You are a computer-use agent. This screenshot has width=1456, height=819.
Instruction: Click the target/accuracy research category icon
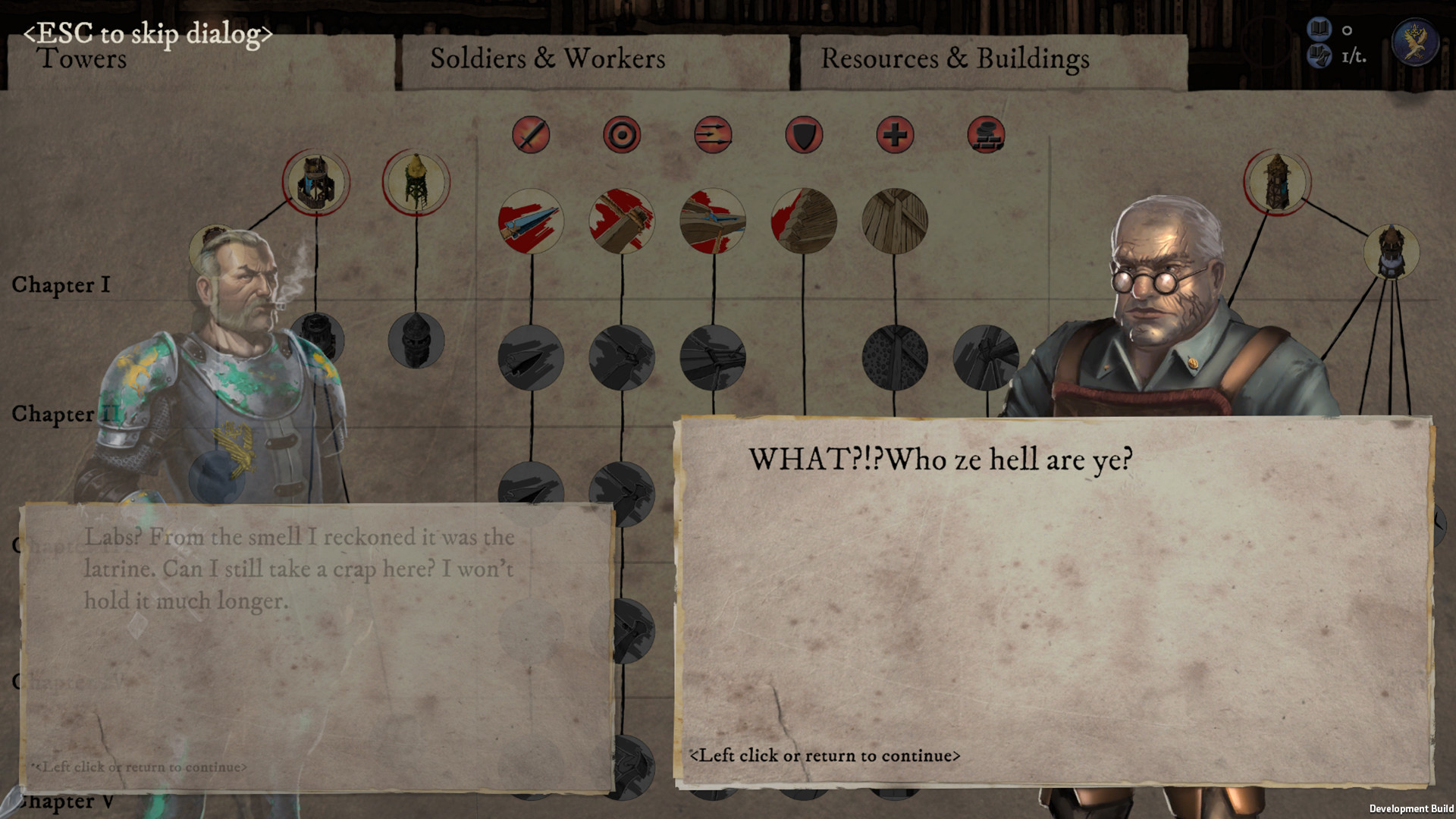coord(622,136)
